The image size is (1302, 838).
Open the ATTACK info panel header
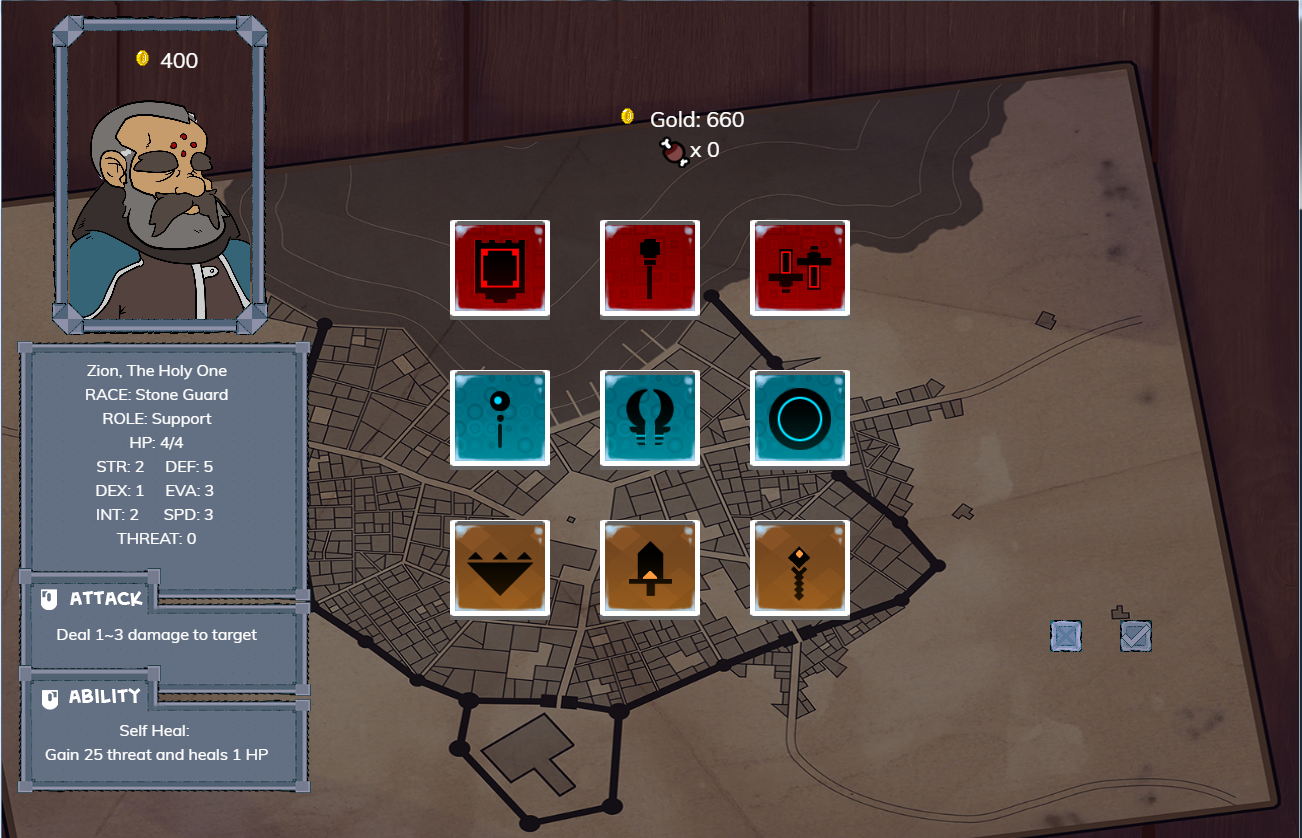tap(93, 599)
